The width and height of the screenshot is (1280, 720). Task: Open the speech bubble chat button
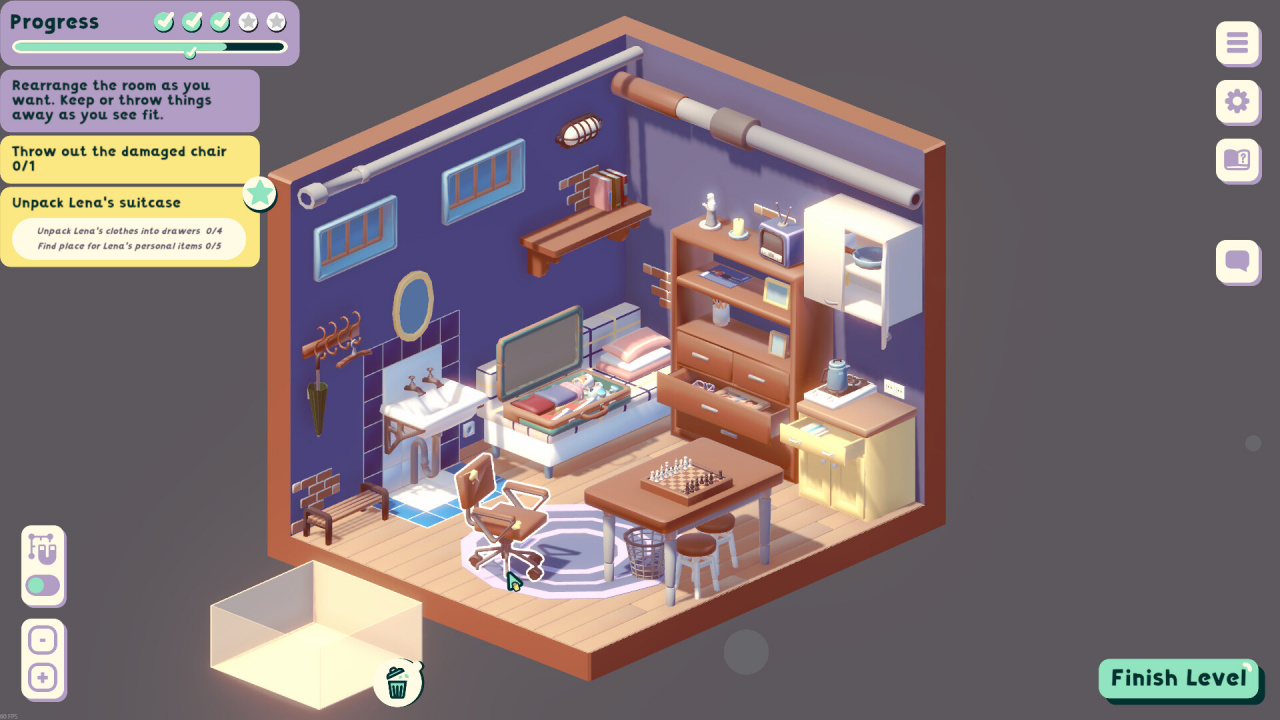[1237, 262]
